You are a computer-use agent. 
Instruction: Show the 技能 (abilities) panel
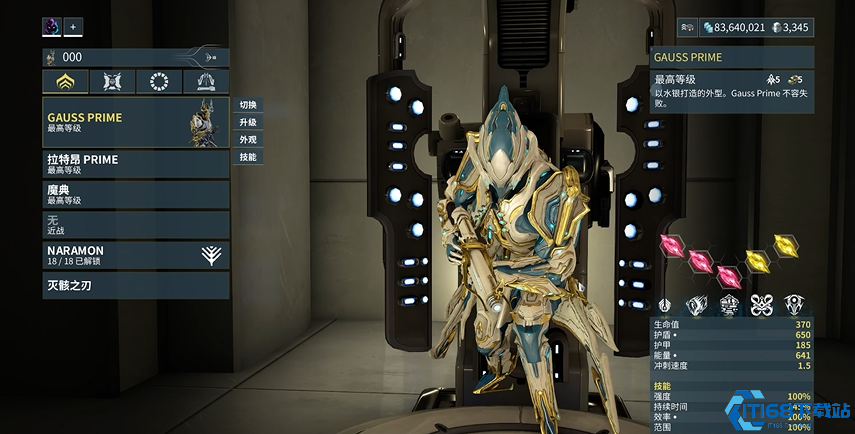[248, 157]
